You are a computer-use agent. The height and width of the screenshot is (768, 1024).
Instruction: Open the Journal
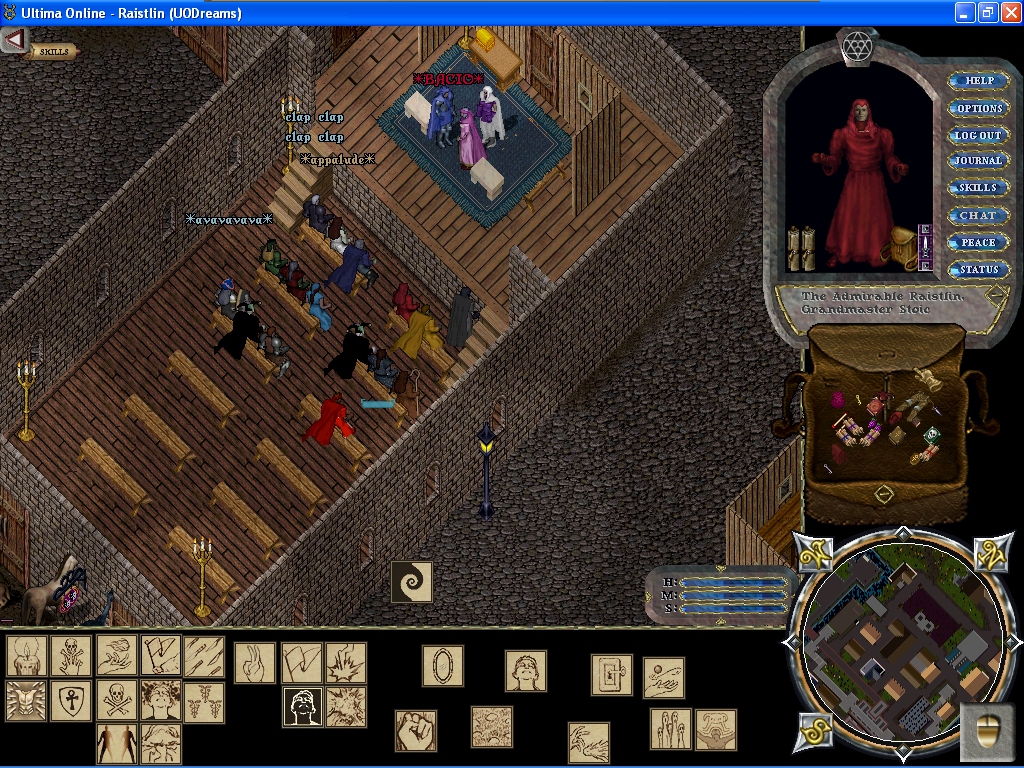[977, 161]
